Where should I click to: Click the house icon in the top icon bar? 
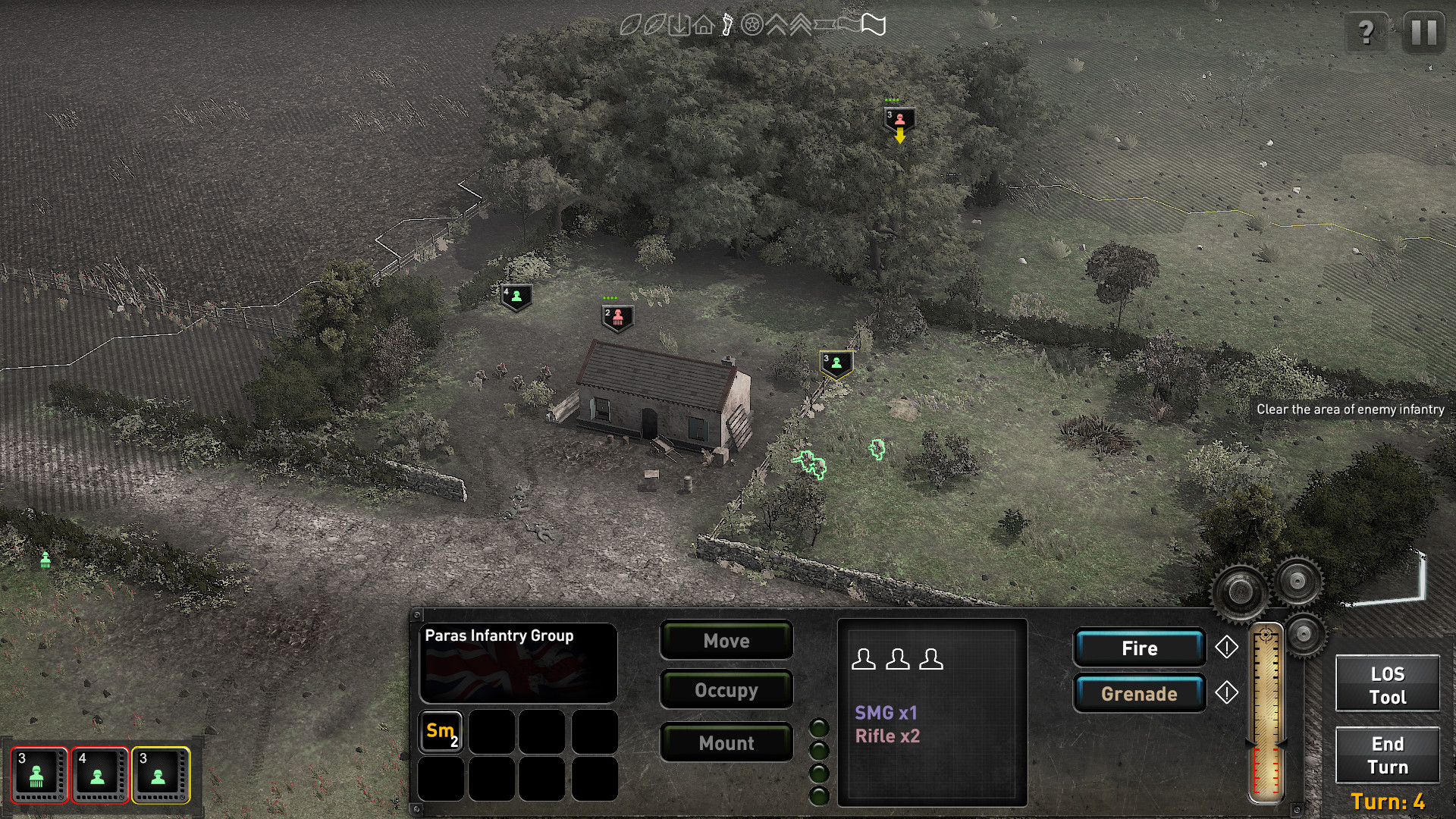pos(703,26)
